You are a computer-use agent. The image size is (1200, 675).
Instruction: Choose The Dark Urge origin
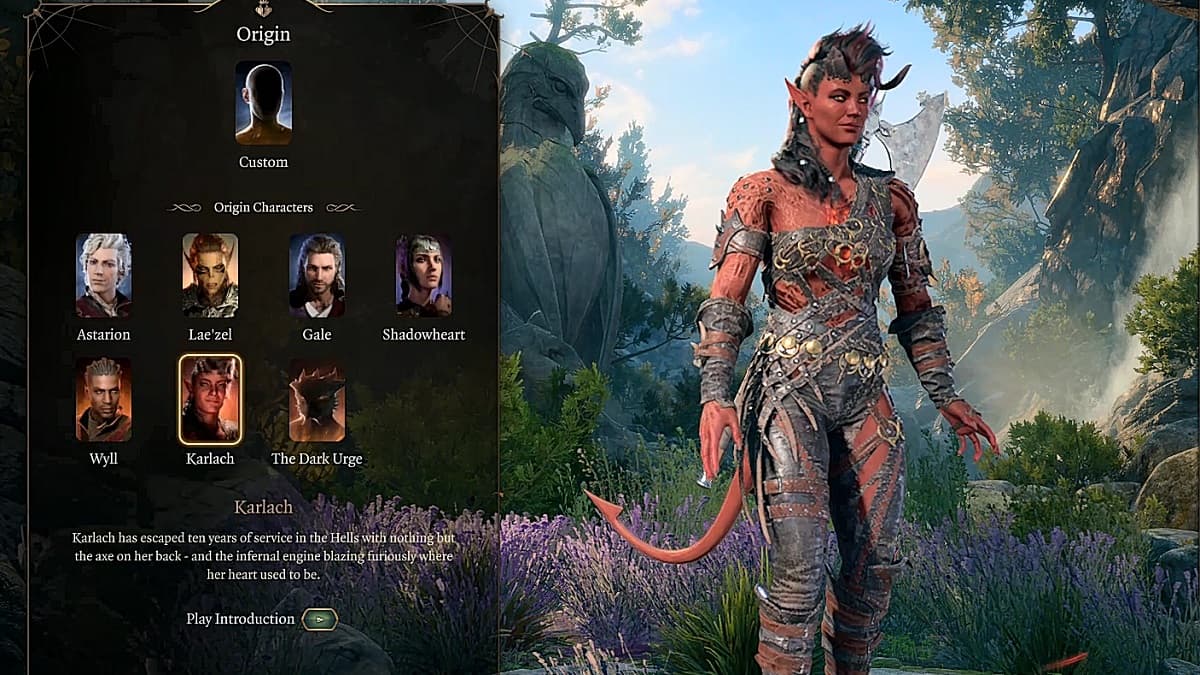pyautogui.click(x=317, y=399)
